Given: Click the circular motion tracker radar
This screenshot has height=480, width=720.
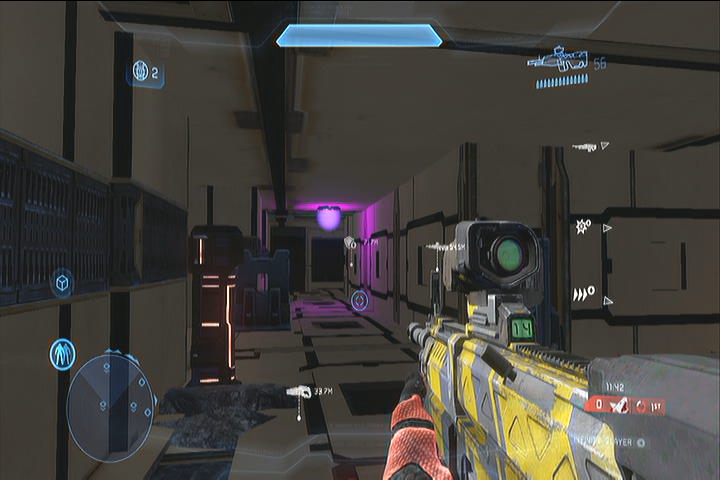Looking at the screenshot, I should [110, 406].
